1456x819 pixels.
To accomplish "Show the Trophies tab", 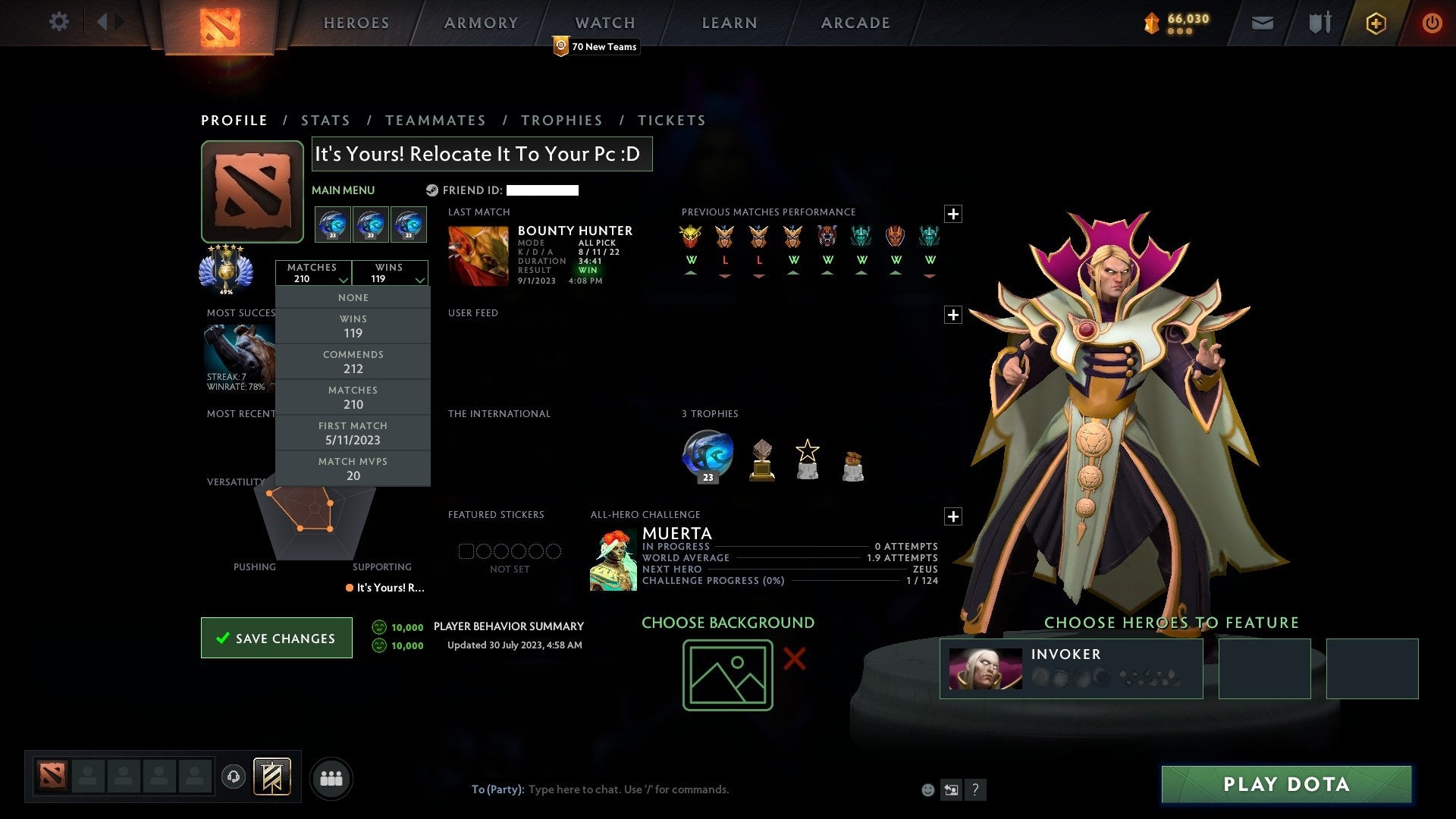I will (x=561, y=121).
